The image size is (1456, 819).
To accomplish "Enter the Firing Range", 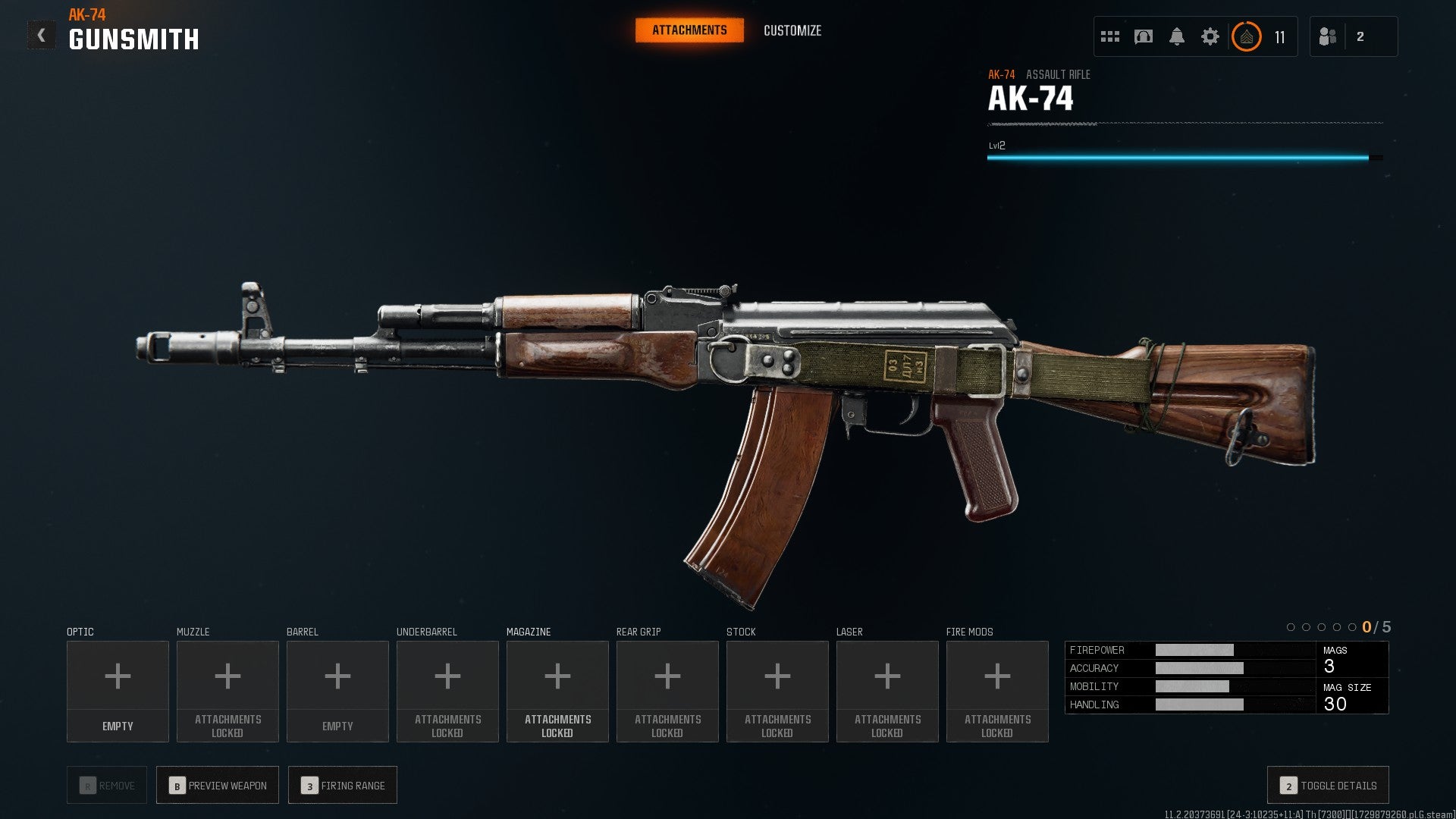I will [343, 786].
